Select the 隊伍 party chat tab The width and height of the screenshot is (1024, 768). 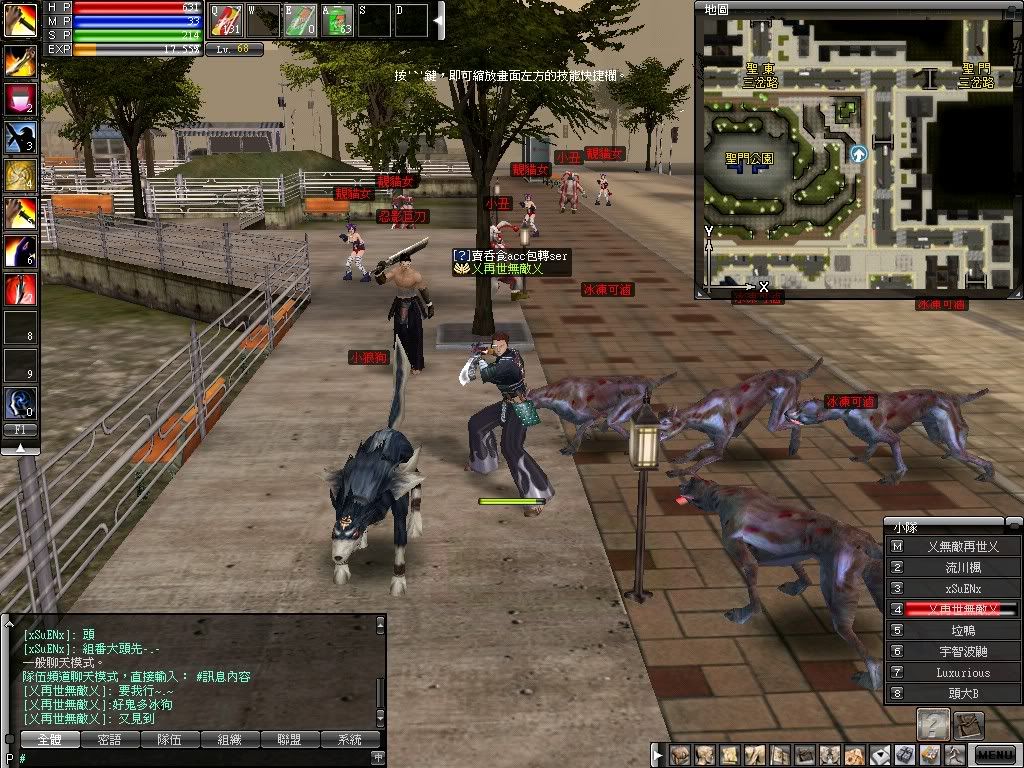pyautogui.click(x=169, y=740)
